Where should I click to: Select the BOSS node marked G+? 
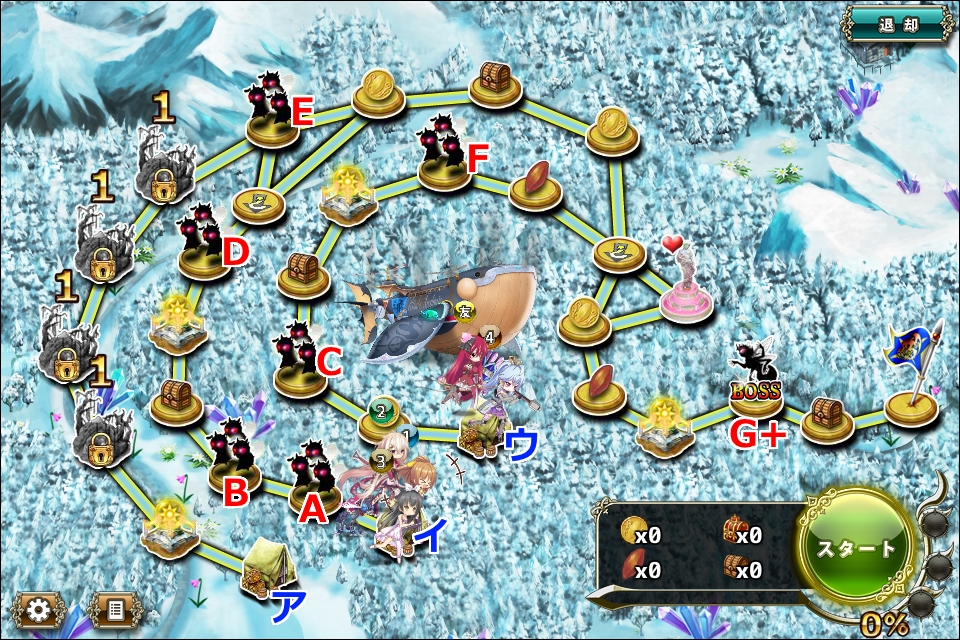point(757,385)
